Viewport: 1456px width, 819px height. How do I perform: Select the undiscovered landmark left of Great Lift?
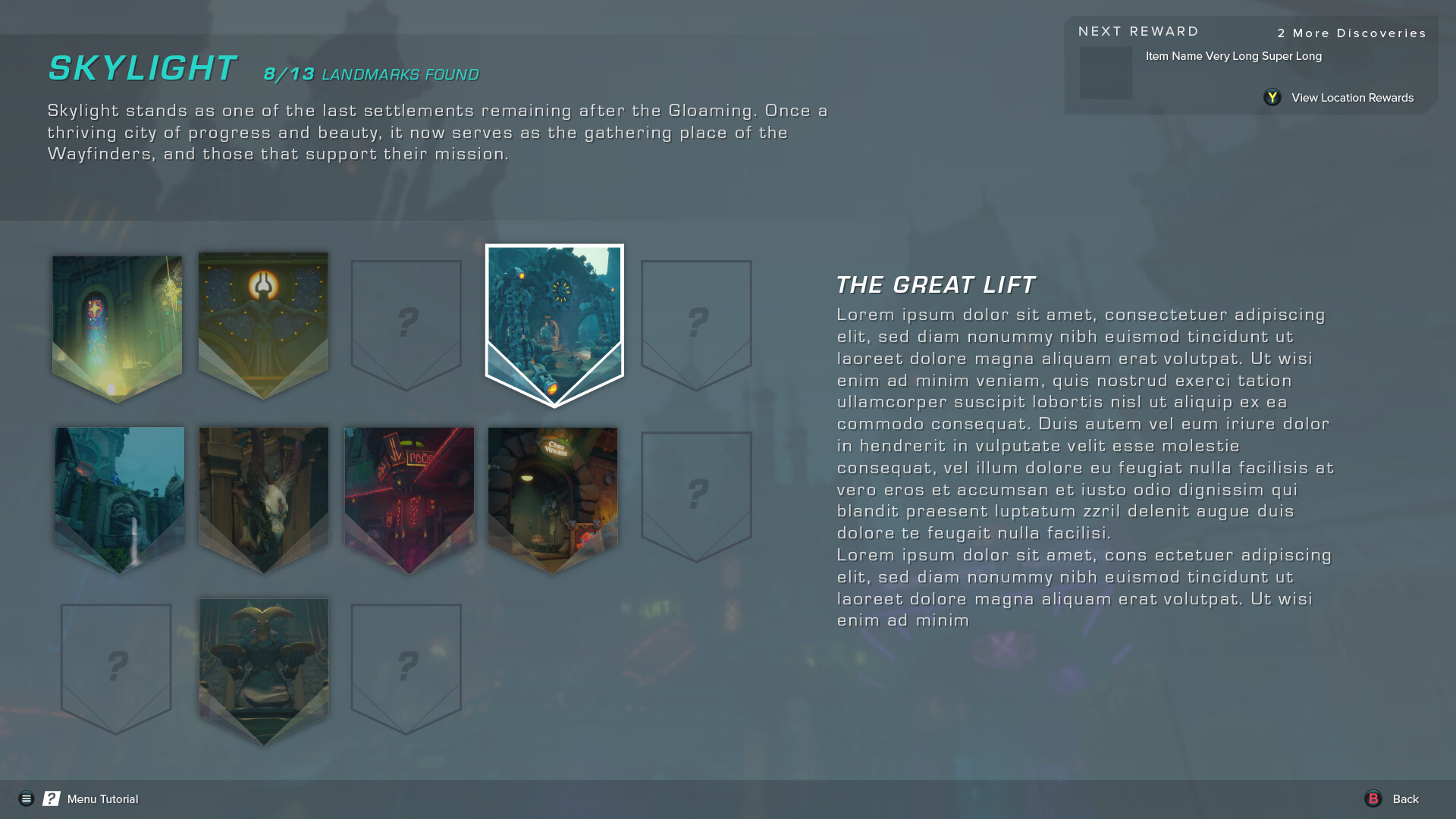[406, 318]
